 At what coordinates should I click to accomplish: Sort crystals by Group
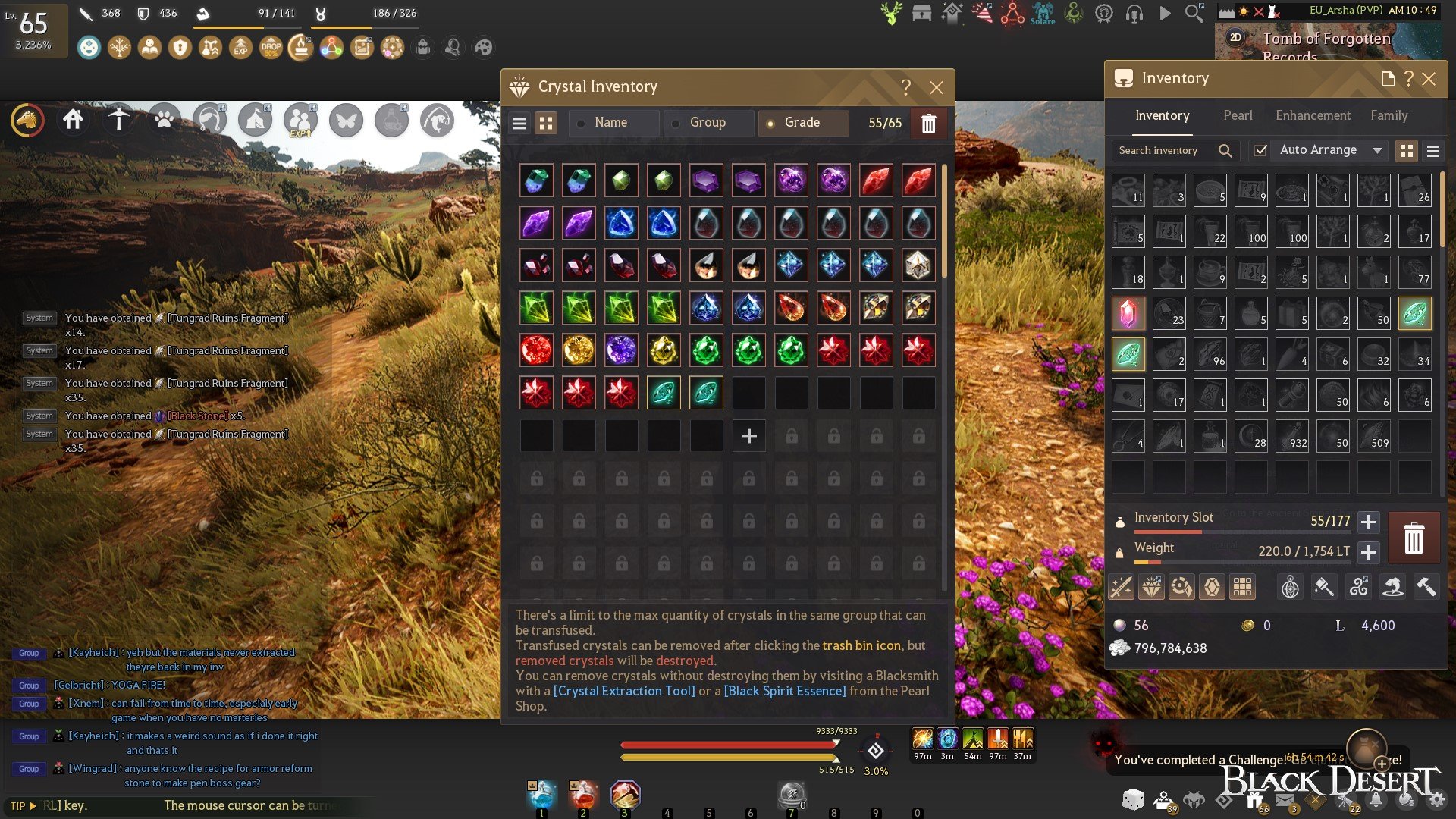[708, 123]
